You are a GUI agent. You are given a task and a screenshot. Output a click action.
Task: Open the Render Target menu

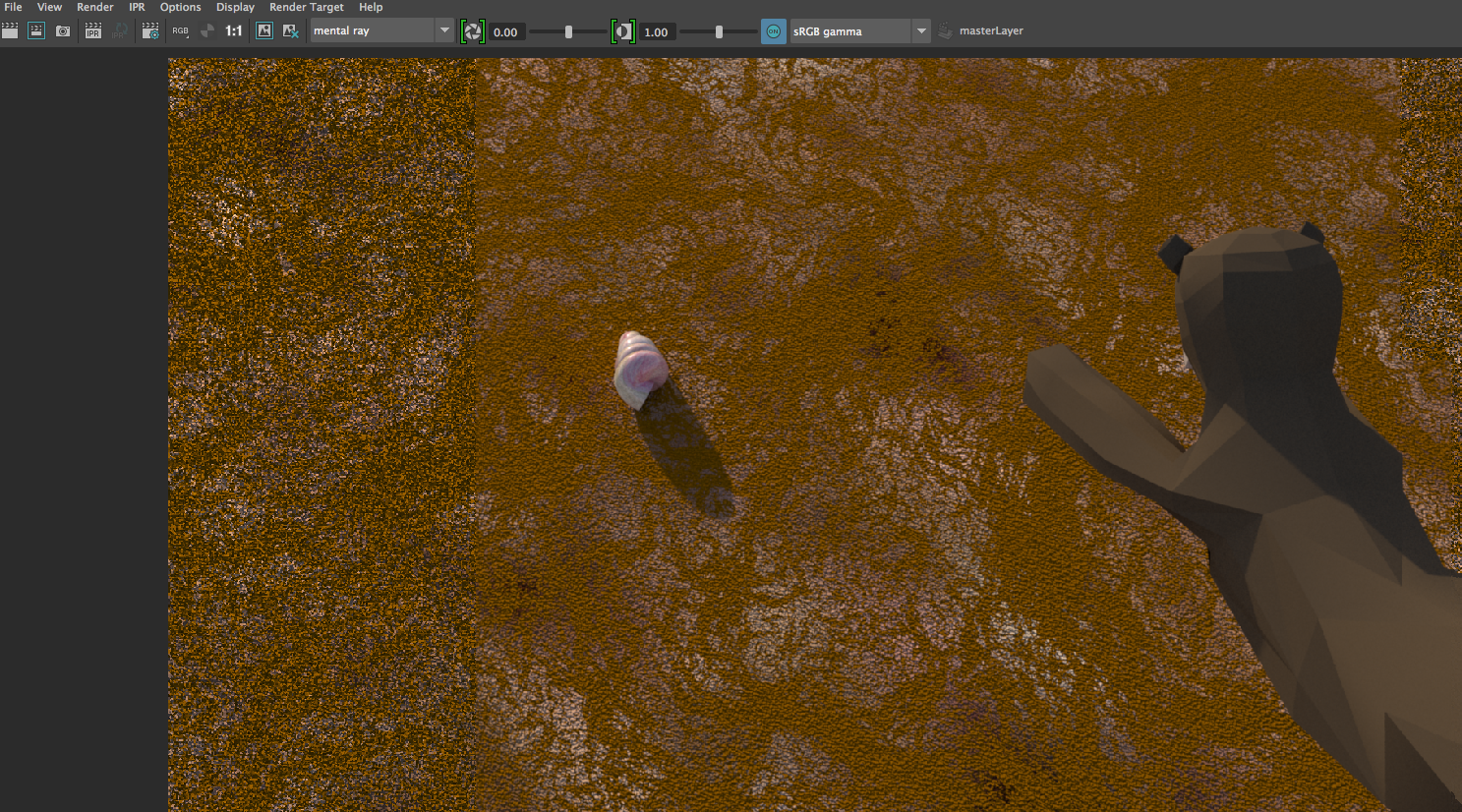(x=306, y=7)
